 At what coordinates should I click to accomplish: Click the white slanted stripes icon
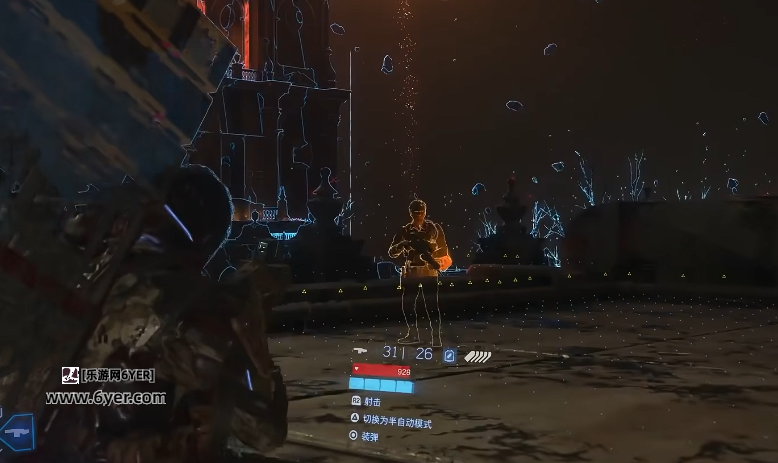point(478,354)
